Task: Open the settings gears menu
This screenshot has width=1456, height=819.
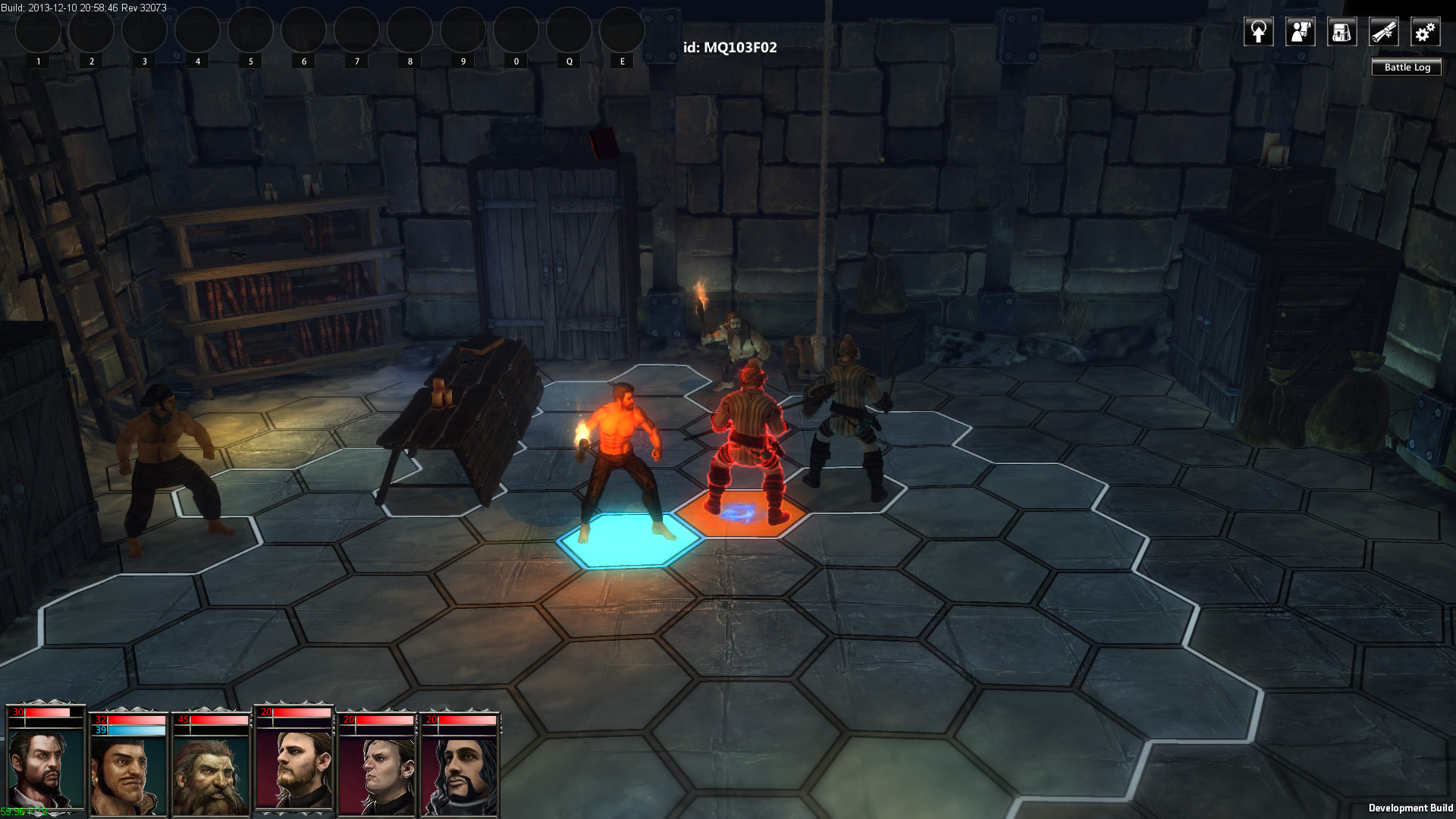Action: pyautogui.click(x=1425, y=32)
